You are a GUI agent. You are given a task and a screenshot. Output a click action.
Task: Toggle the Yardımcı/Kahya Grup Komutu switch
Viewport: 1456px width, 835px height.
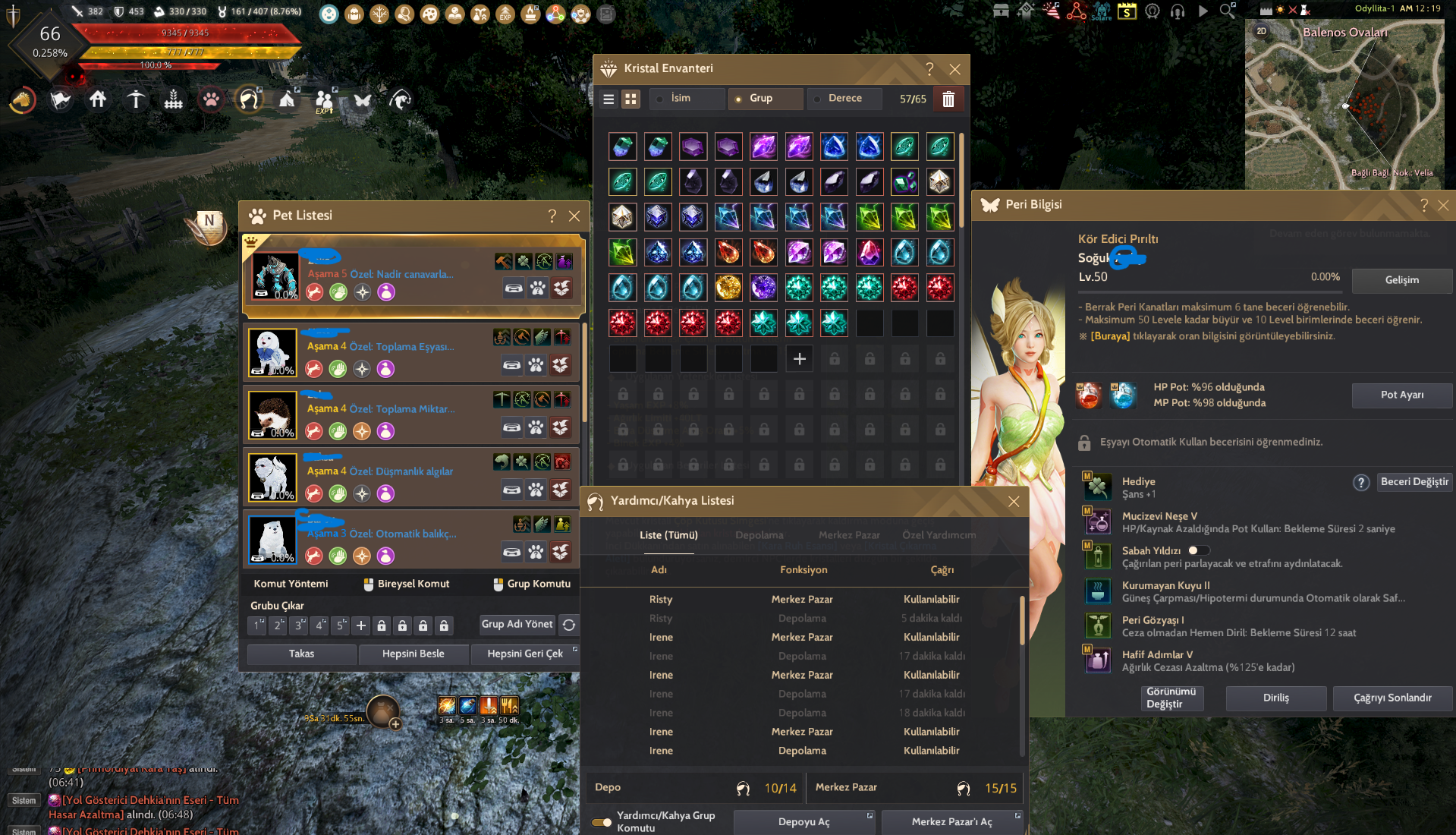[x=602, y=821]
